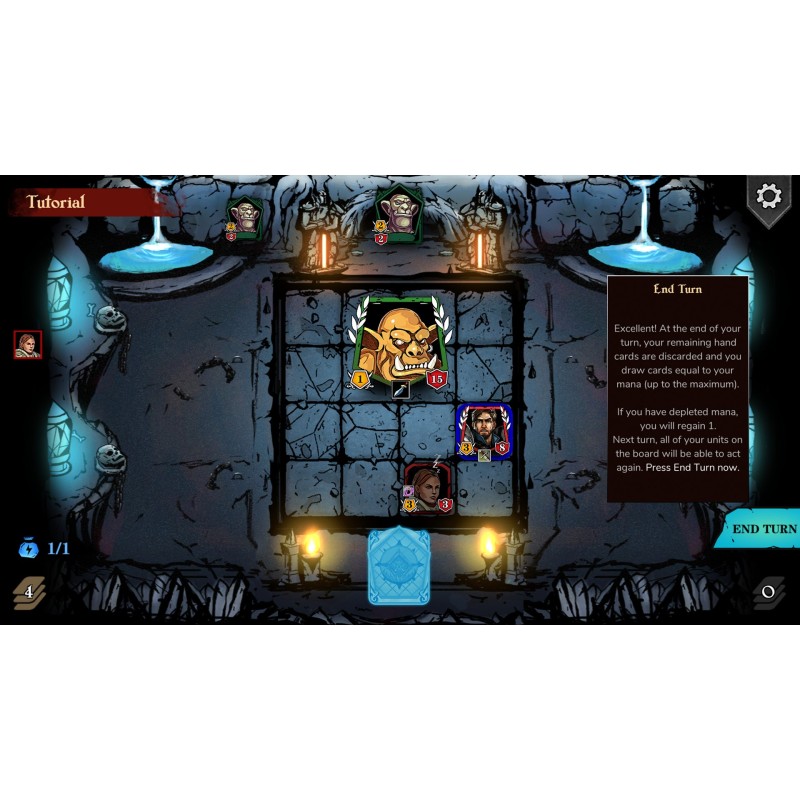
Task: Click the End Turn button
Action: 763,529
